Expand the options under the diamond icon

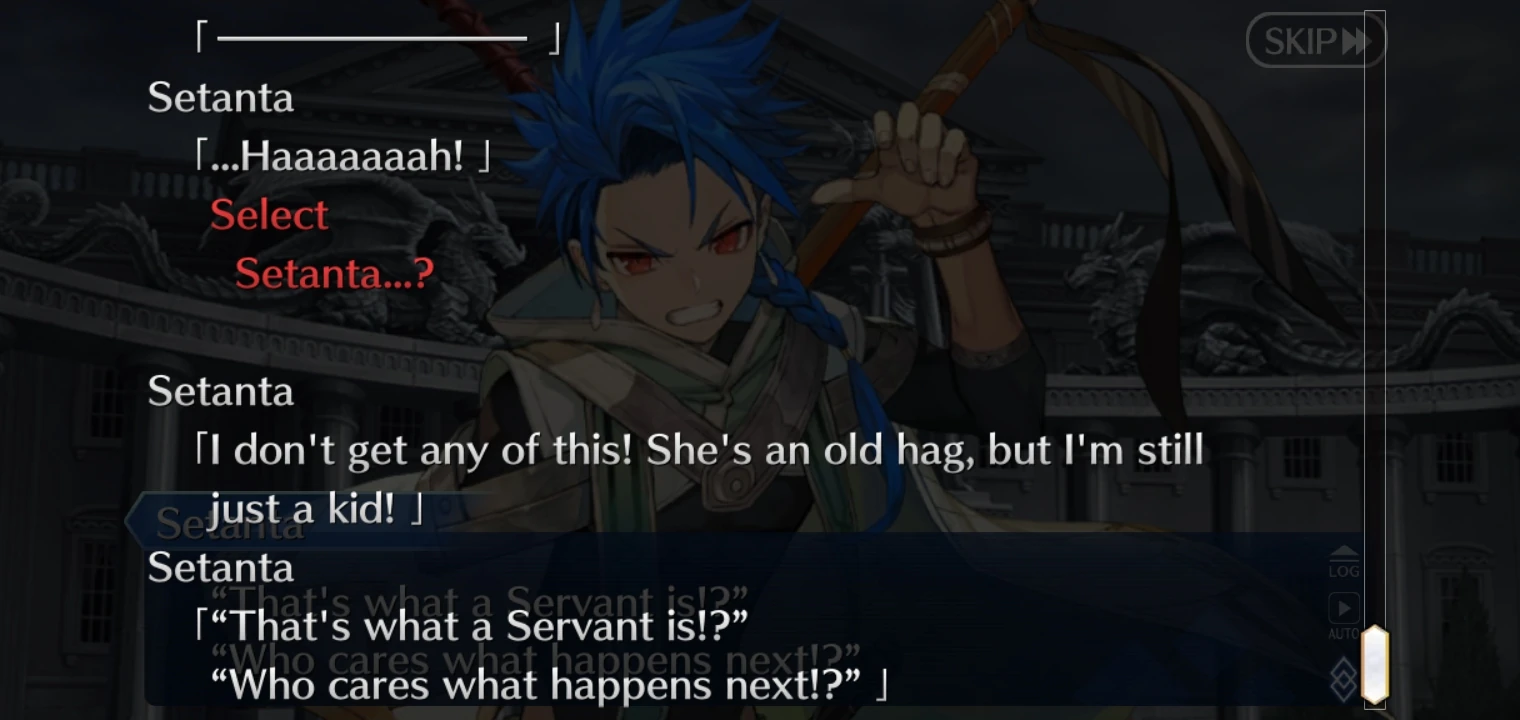(1344, 676)
